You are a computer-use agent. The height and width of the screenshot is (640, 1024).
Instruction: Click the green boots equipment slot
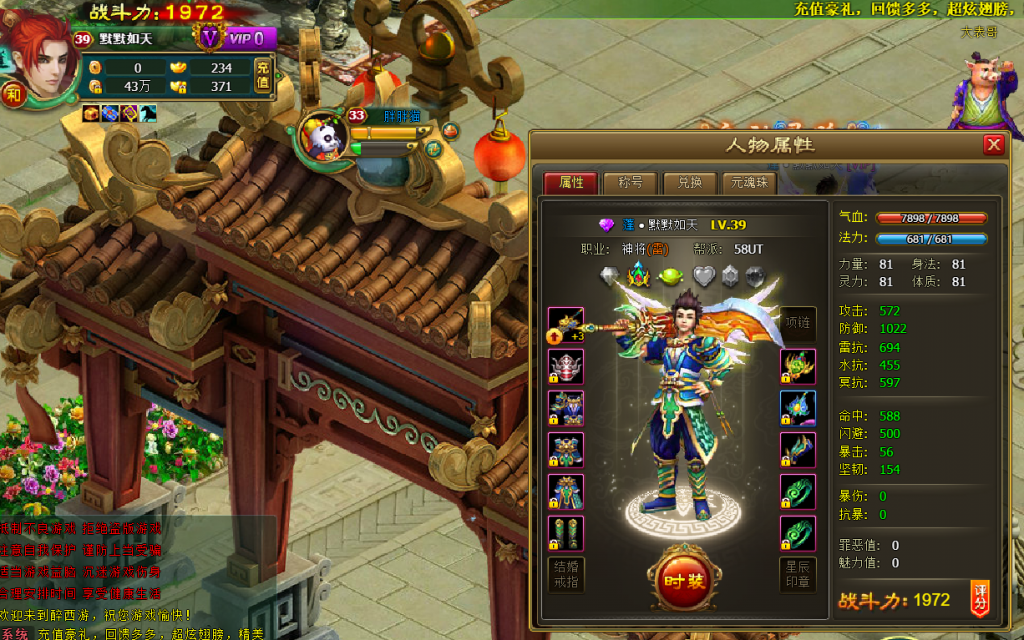566,534
